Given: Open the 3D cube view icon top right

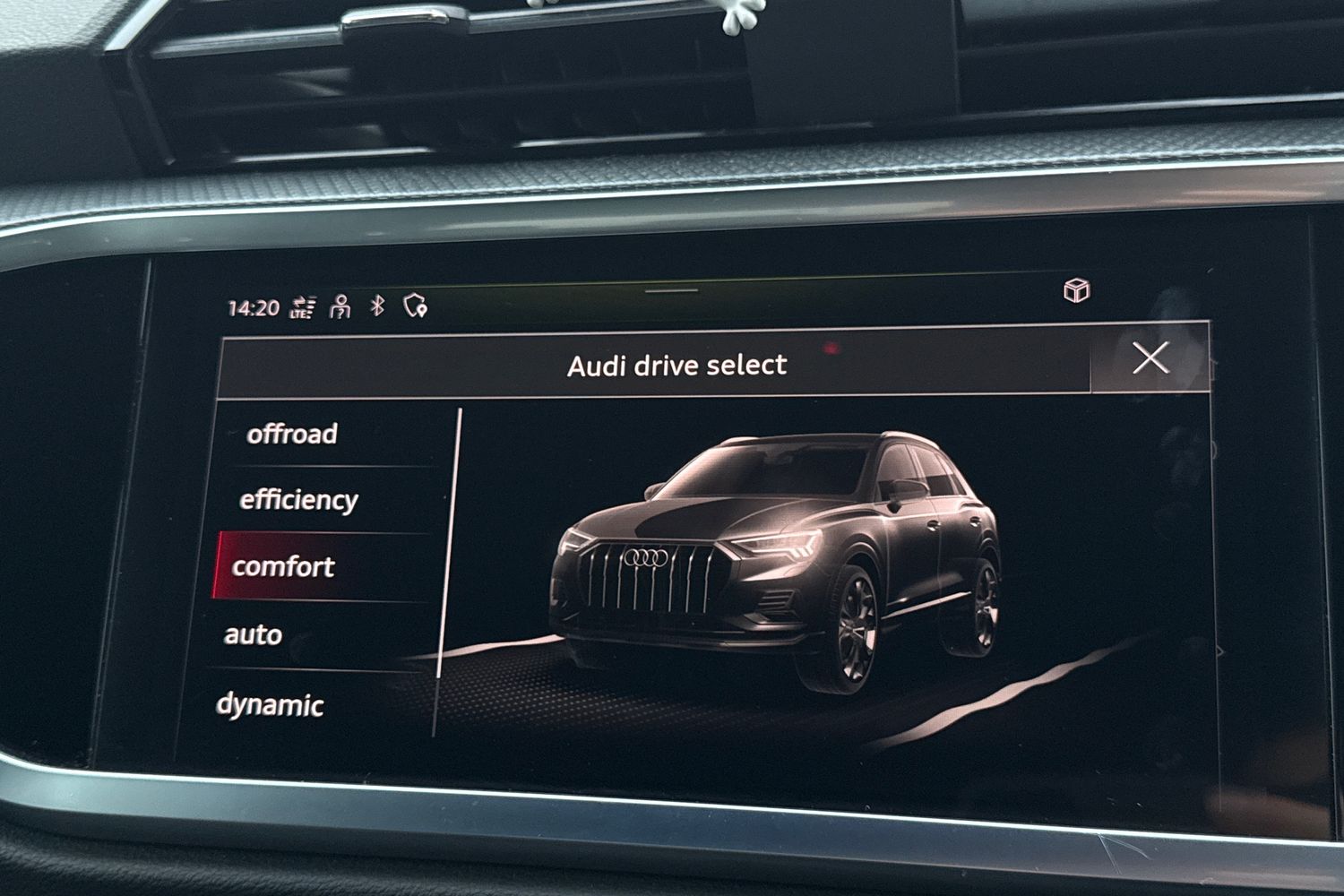Looking at the screenshot, I should pos(1078,292).
